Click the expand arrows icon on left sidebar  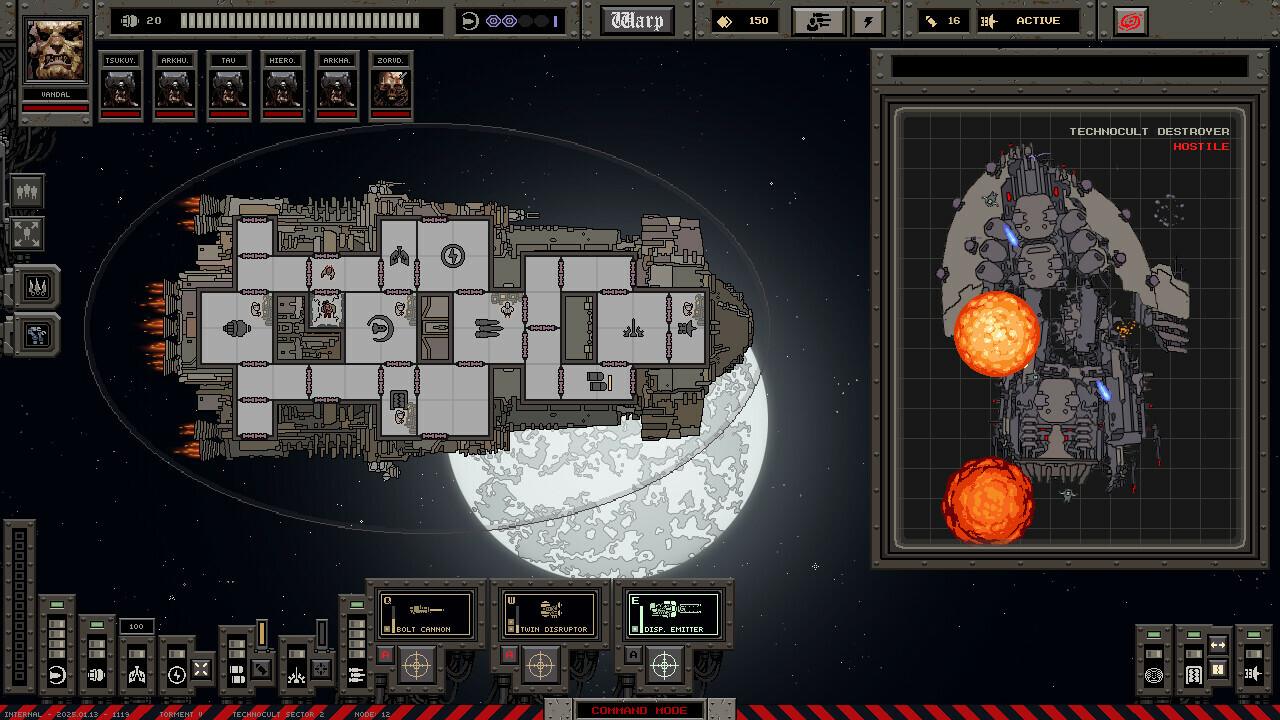coord(27,235)
